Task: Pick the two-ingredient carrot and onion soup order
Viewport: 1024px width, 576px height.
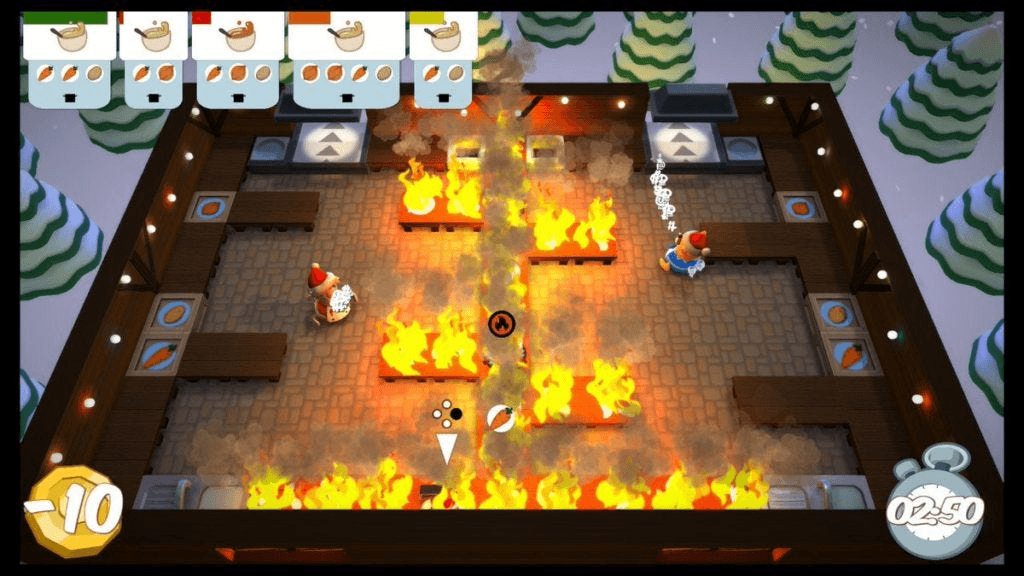Action: coord(153,57)
